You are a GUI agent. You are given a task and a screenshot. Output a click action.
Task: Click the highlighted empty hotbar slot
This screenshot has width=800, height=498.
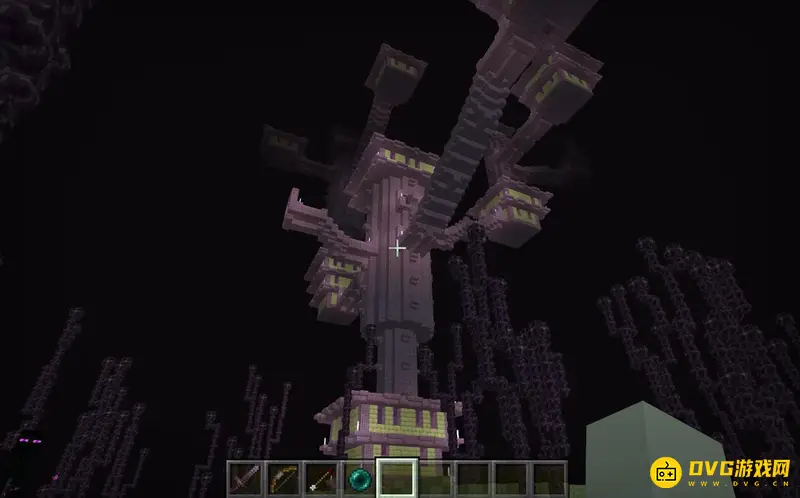tap(397, 478)
